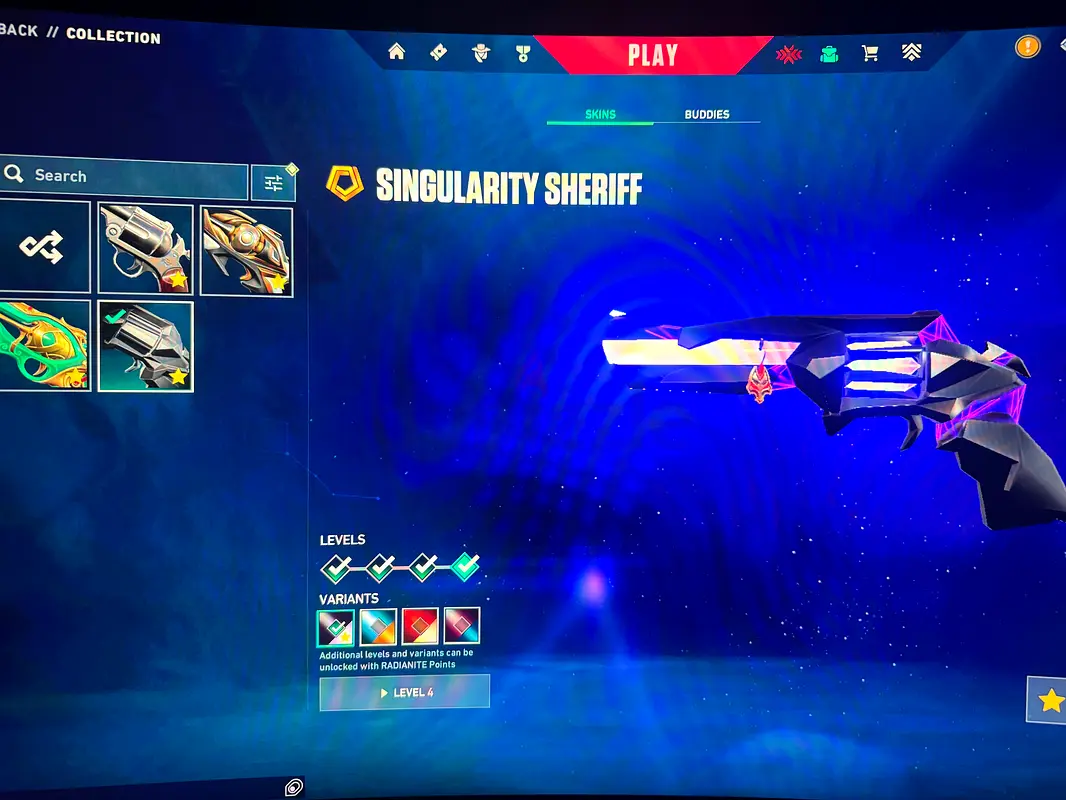1066x800 pixels.
Task: Select the first level checkmark diamond
Action: pyautogui.click(x=337, y=568)
